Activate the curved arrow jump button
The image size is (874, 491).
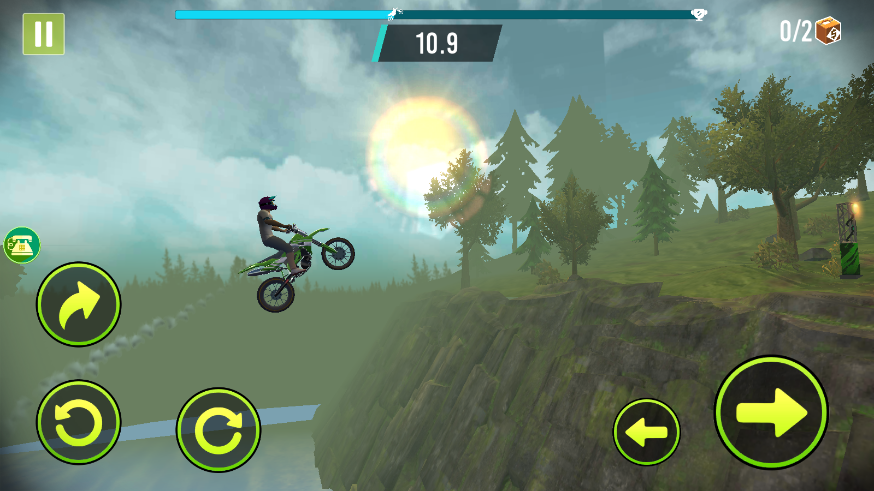coord(78,304)
